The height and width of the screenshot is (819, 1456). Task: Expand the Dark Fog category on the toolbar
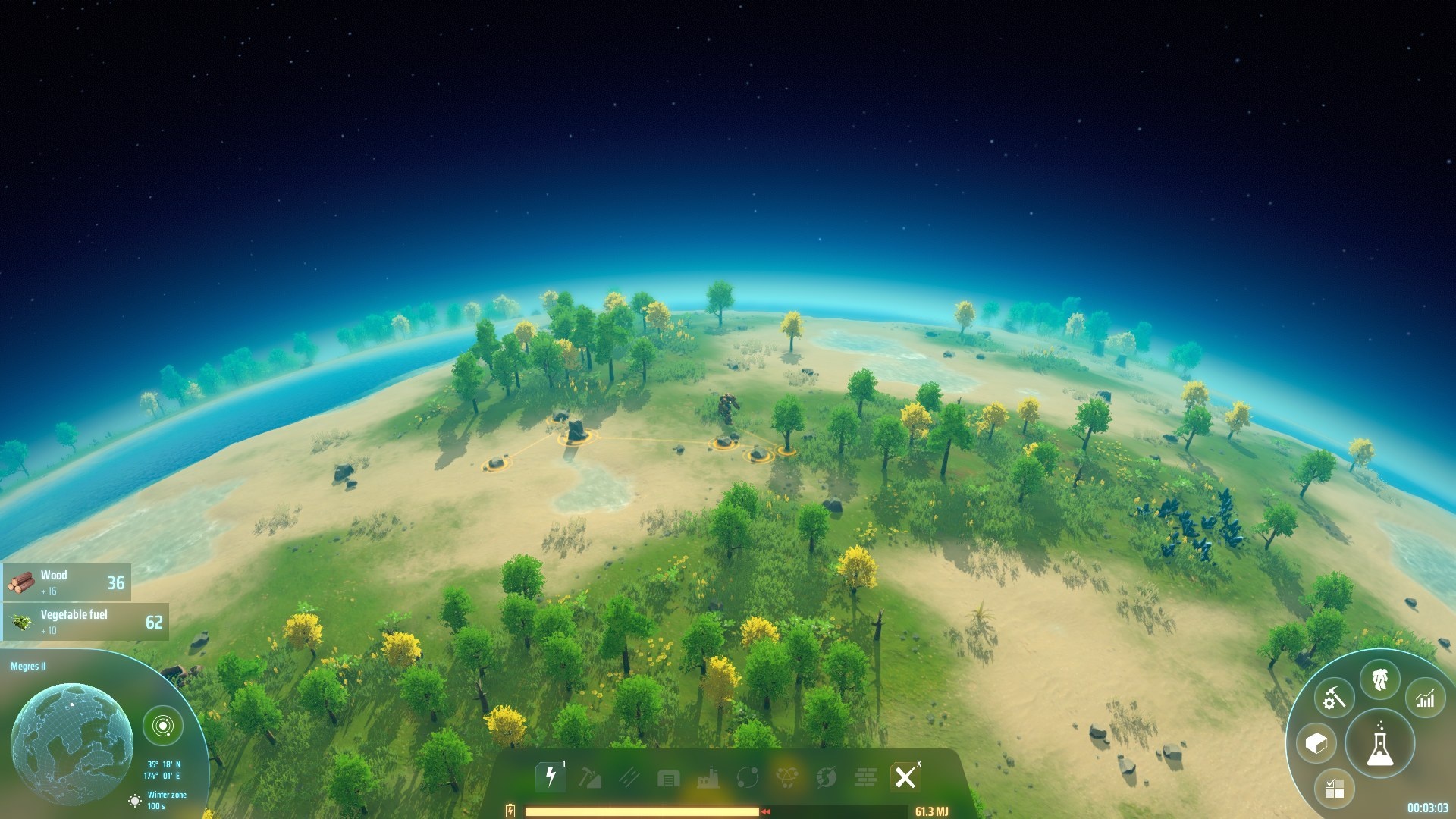pyautogui.click(x=827, y=777)
